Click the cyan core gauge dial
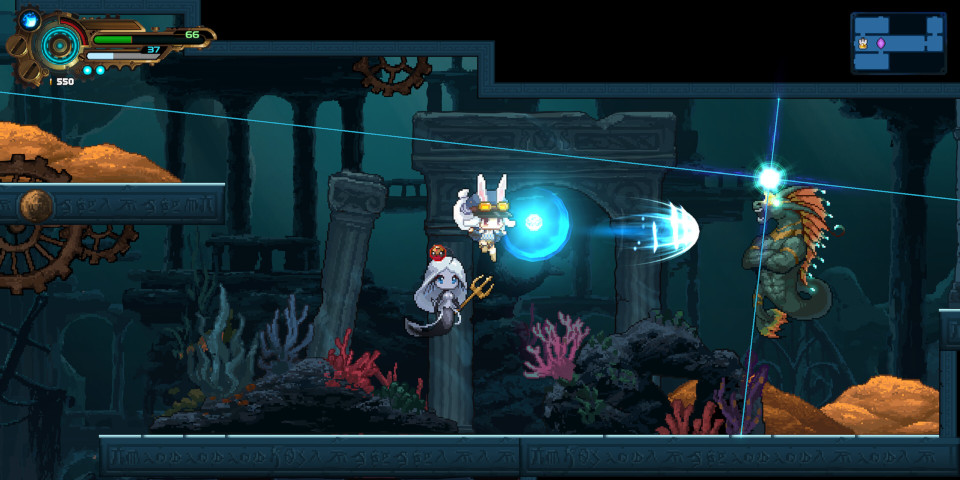Image resolution: width=960 pixels, height=480 pixels. pos(59,45)
